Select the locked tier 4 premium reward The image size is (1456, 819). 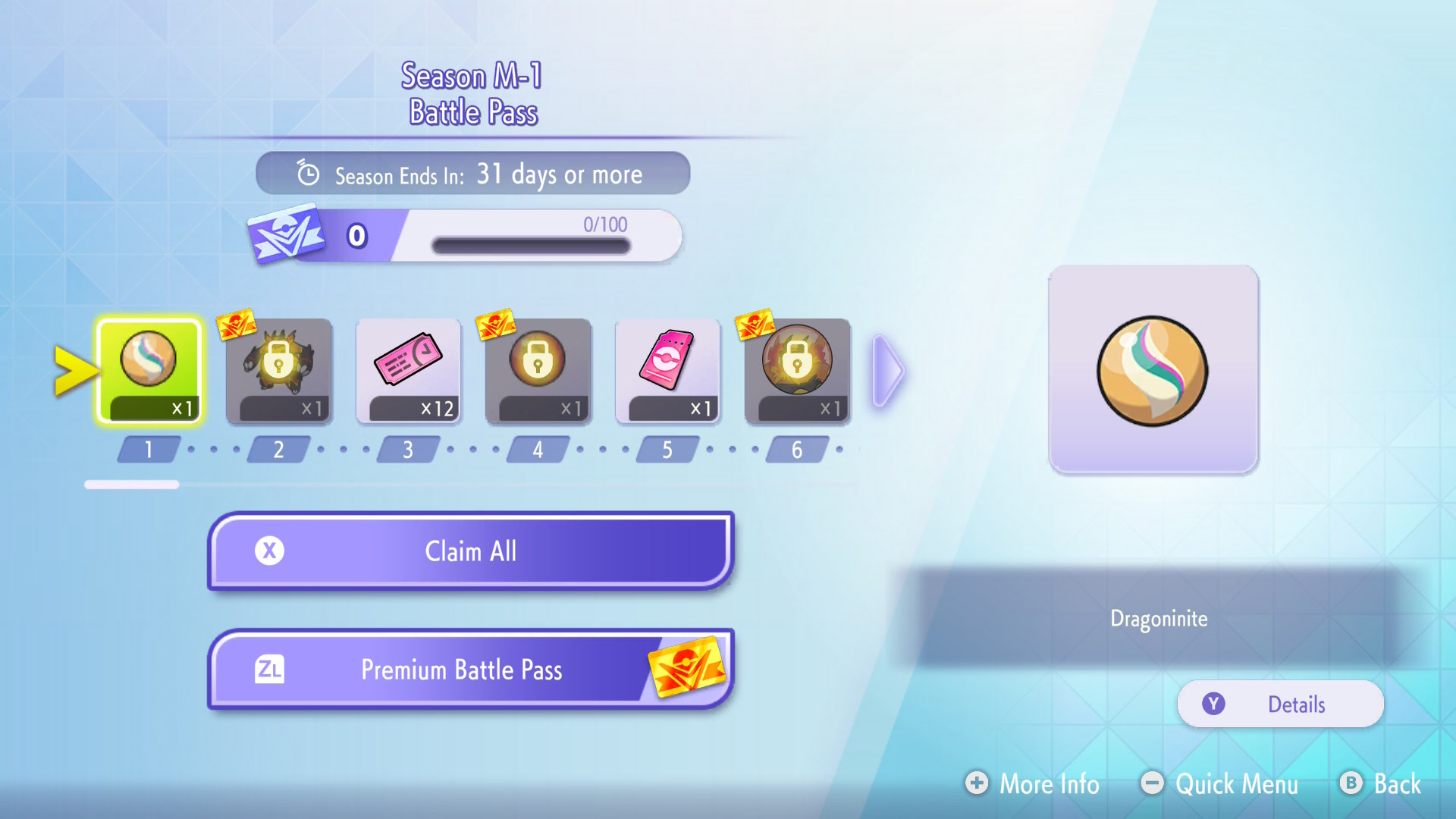pyautogui.click(x=538, y=370)
